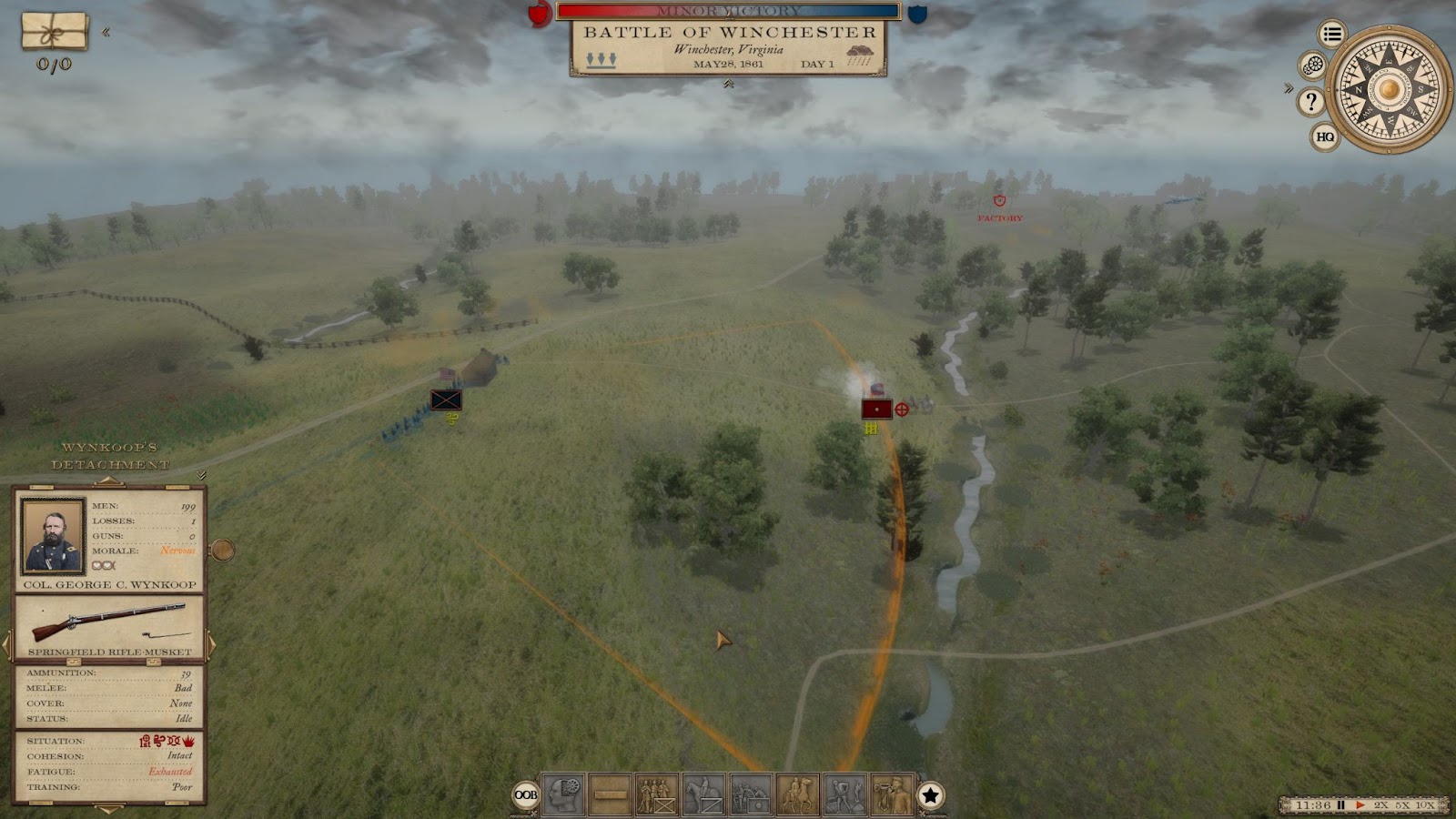Select the infantry units toolbar icon
The width and height of the screenshot is (1456, 819).
(x=657, y=794)
